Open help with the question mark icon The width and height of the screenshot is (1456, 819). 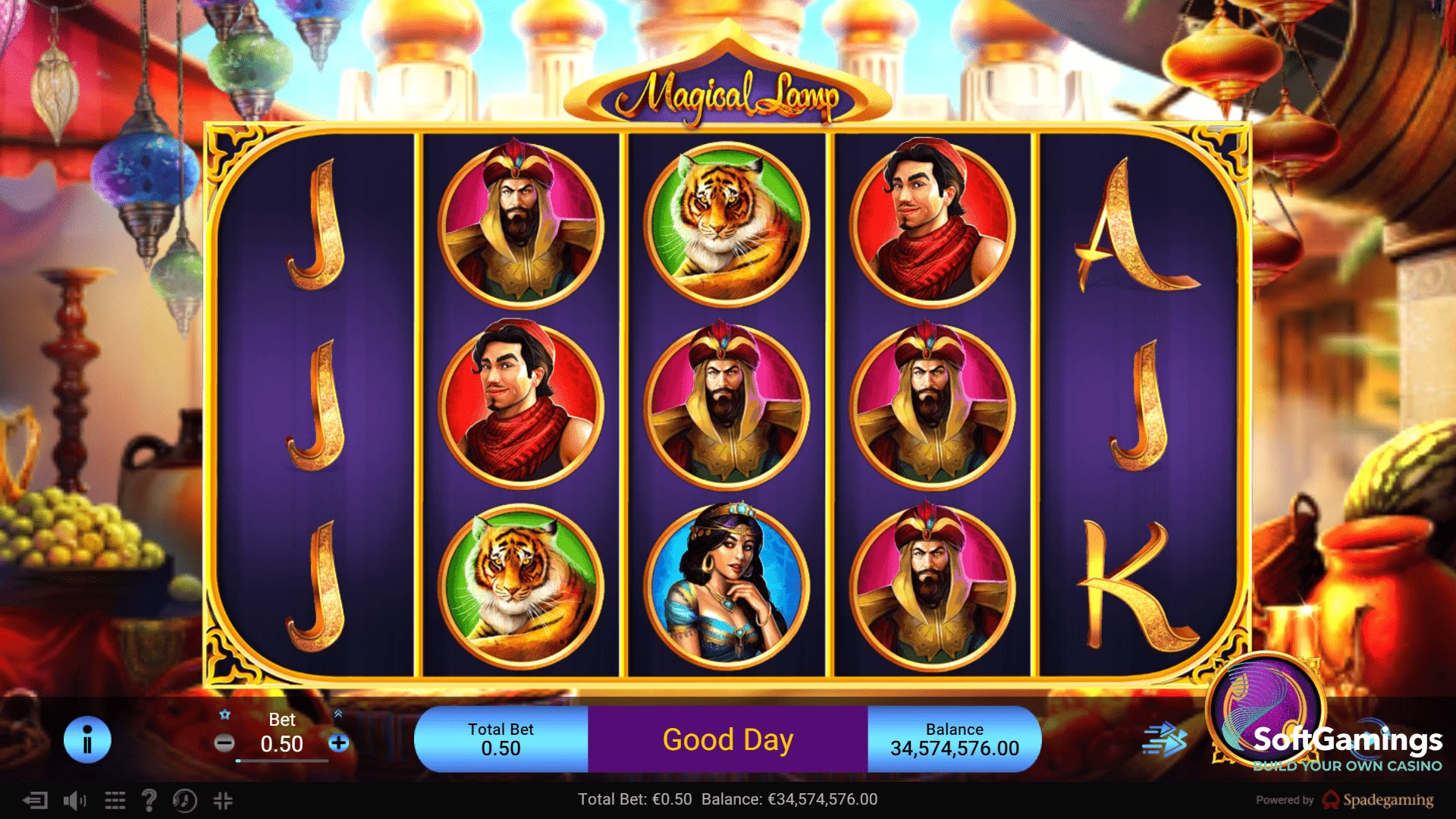click(x=149, y=800)
